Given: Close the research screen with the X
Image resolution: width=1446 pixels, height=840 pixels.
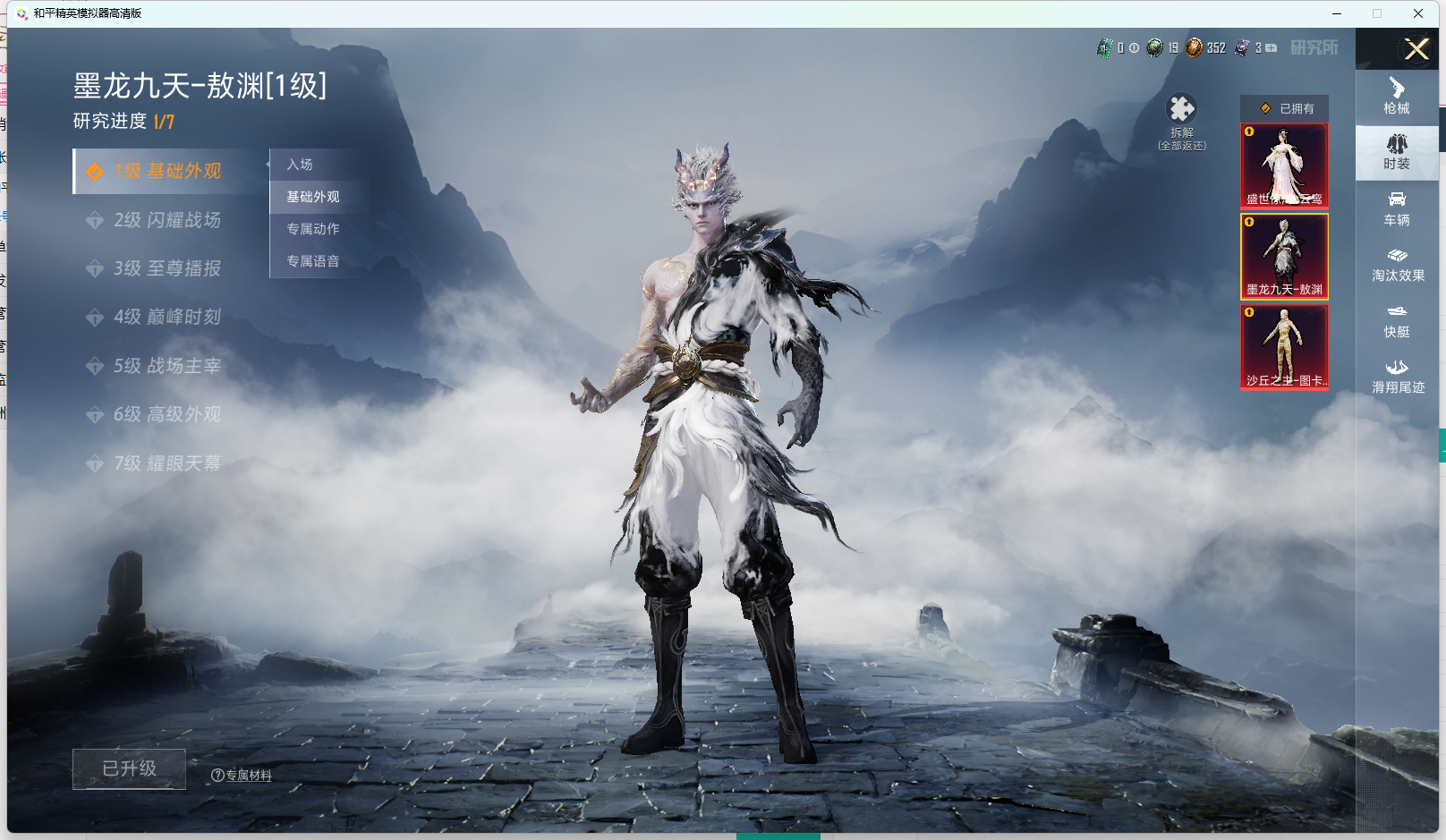Looking at the screenshot, I should pos(1416,49).
